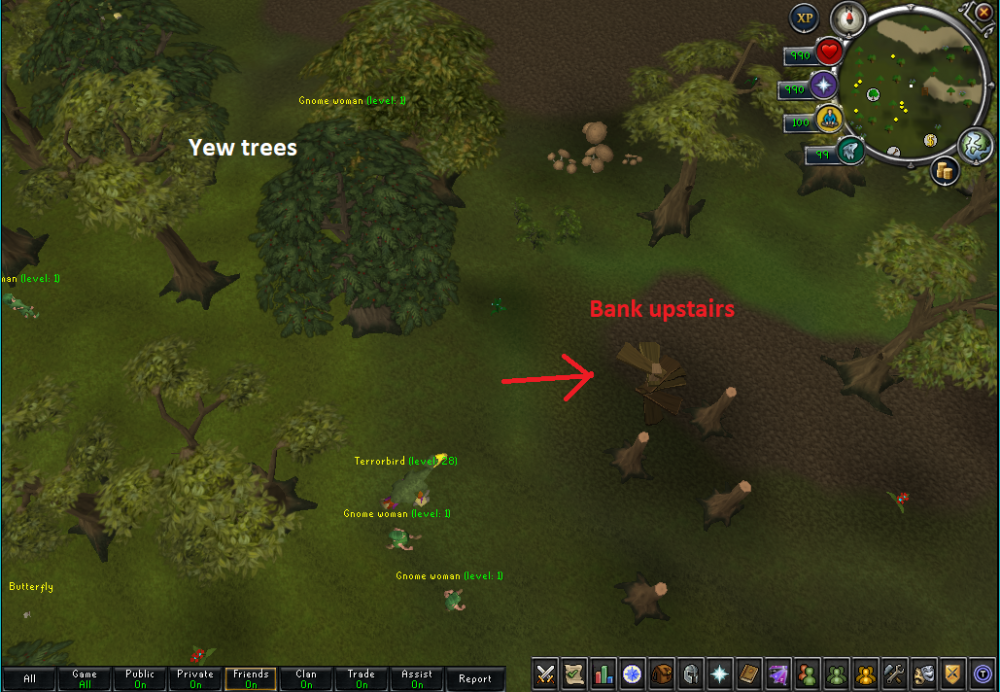Open the world map globe
Image resolution: width=1000 pixels, height=692 pixels.
click(x=974, y=144)
